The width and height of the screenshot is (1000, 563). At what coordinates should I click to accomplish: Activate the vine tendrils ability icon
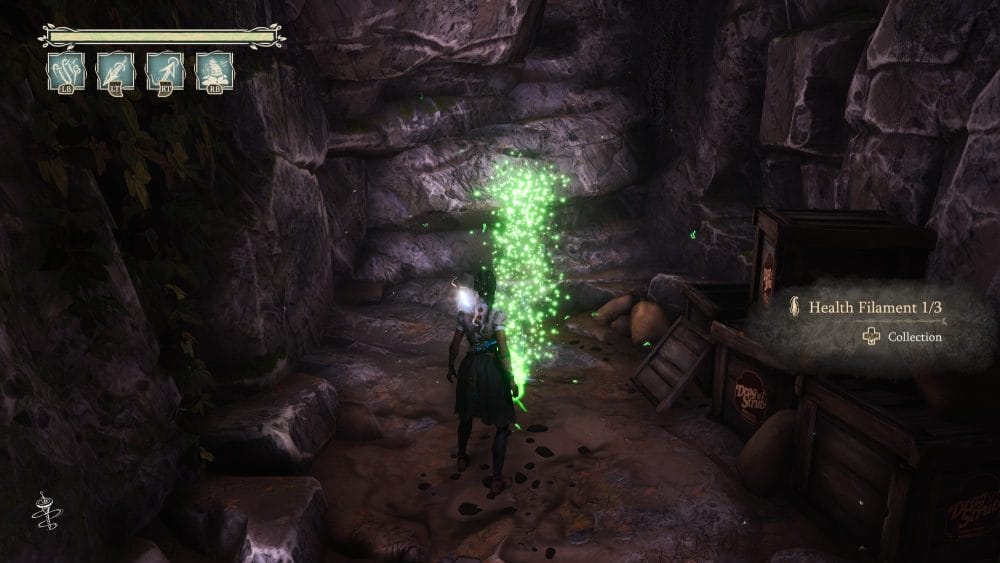coord(66,71)
